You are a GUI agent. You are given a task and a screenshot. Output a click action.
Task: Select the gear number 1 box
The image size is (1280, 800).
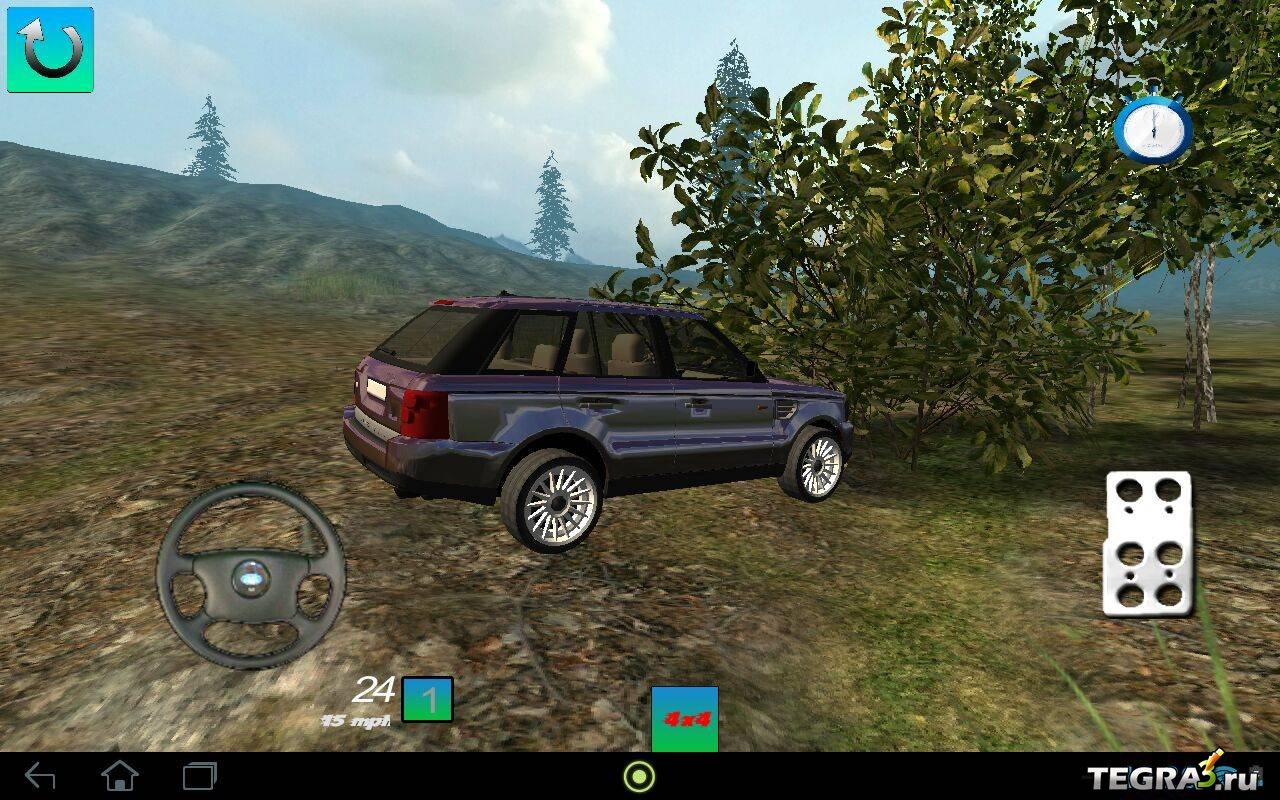click(x=428, y=700)
